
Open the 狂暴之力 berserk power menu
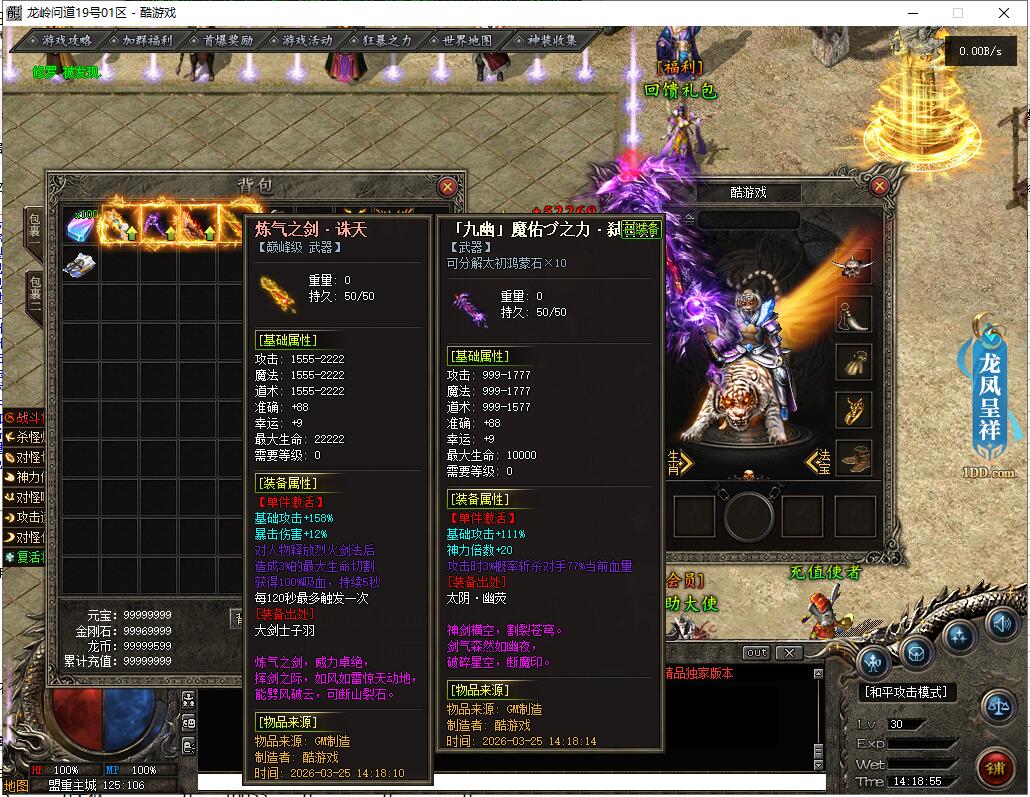coord(387,41)
